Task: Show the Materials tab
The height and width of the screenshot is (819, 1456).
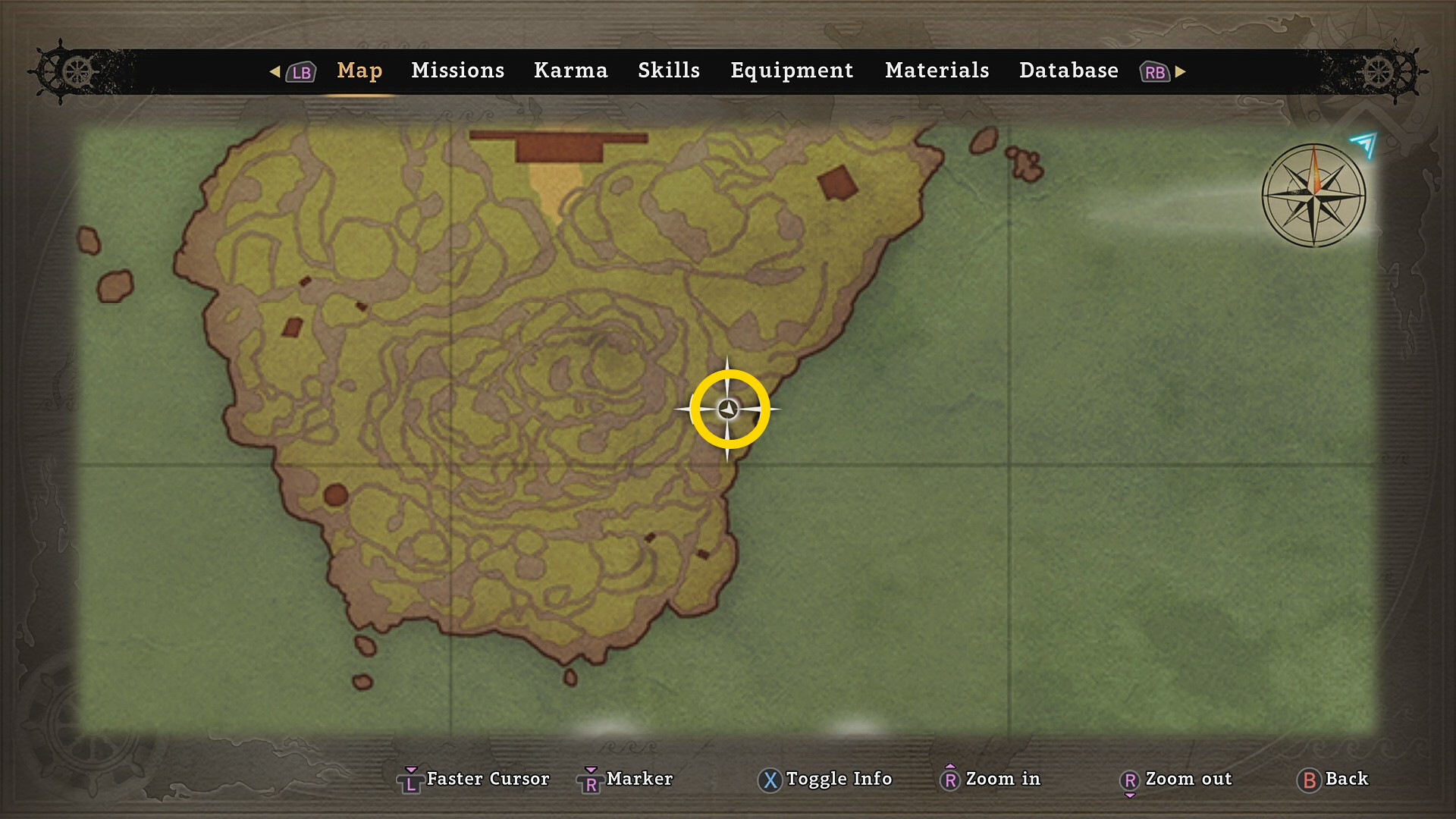Action: click(x=937, y=71)
